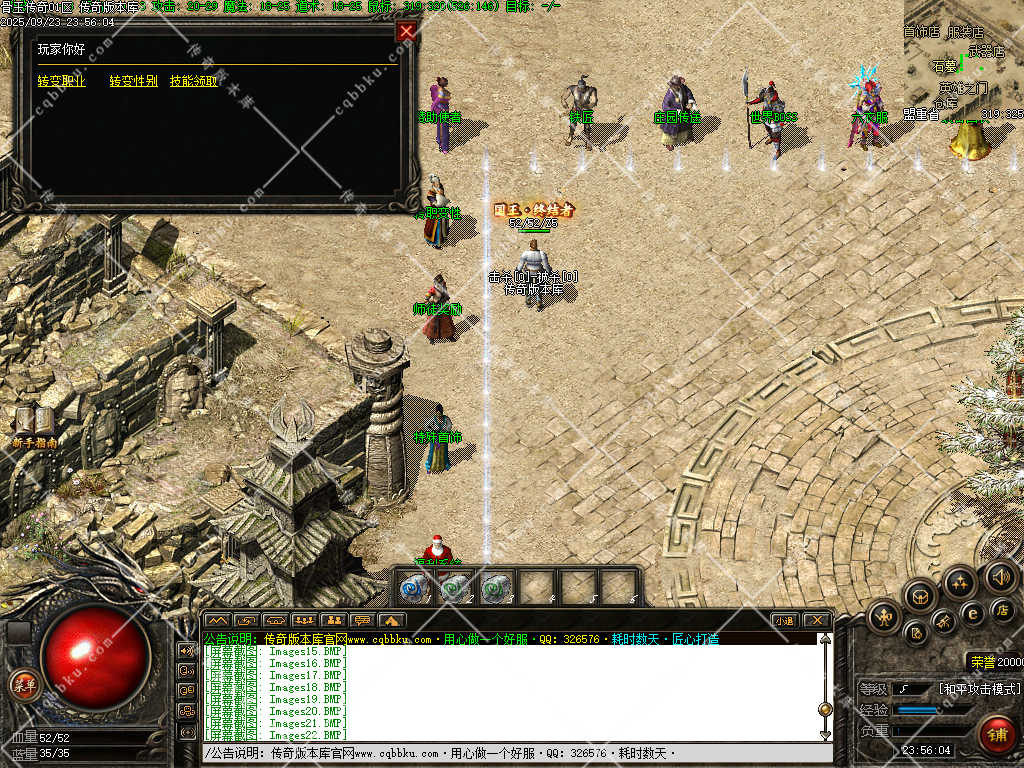1024x768 pixels.
Task: Choose the 转变职业 dialogue option
Action: [x=61, y=81]
